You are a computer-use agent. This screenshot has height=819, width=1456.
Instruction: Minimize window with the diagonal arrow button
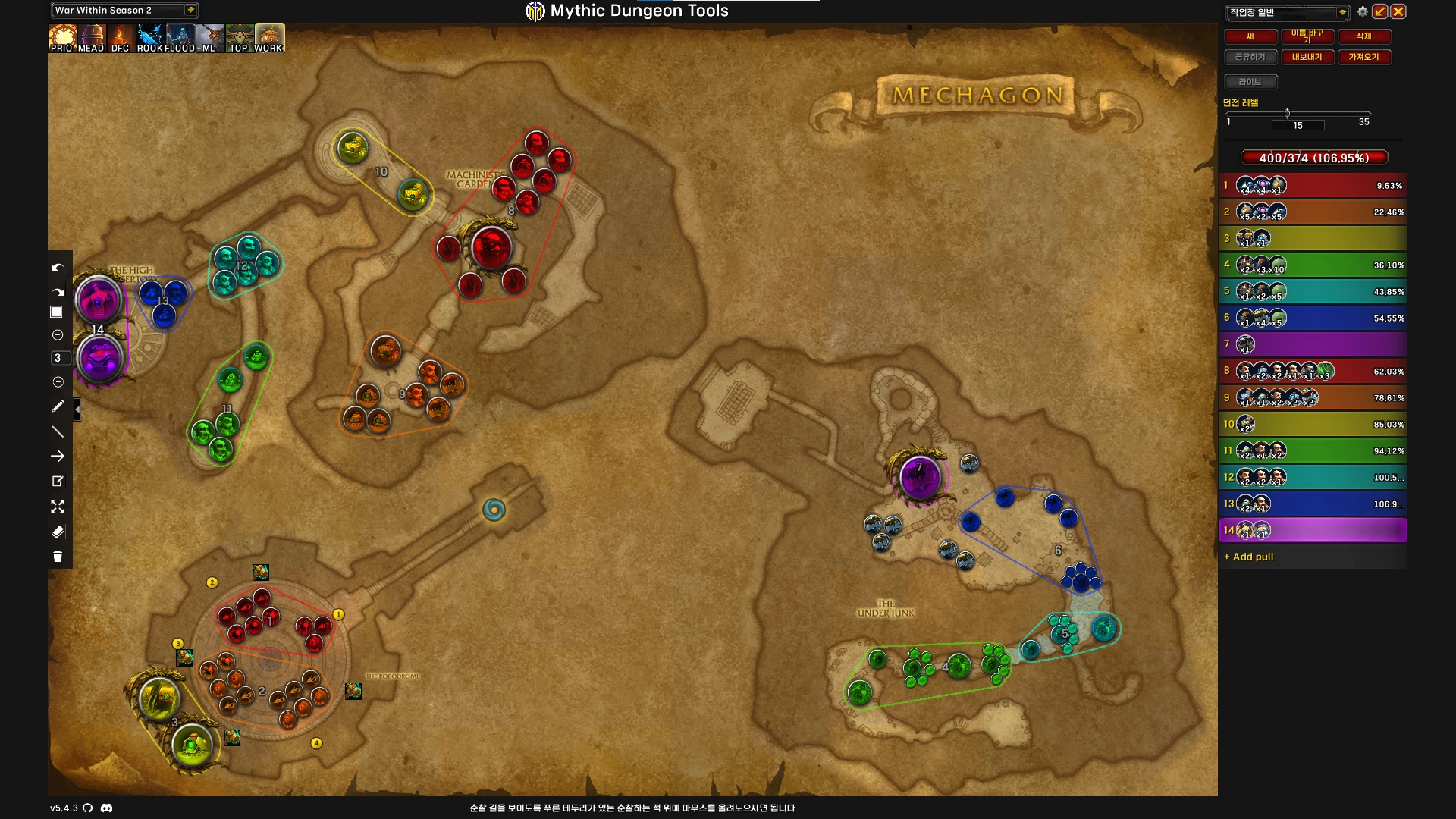[x=1380, y=11]
